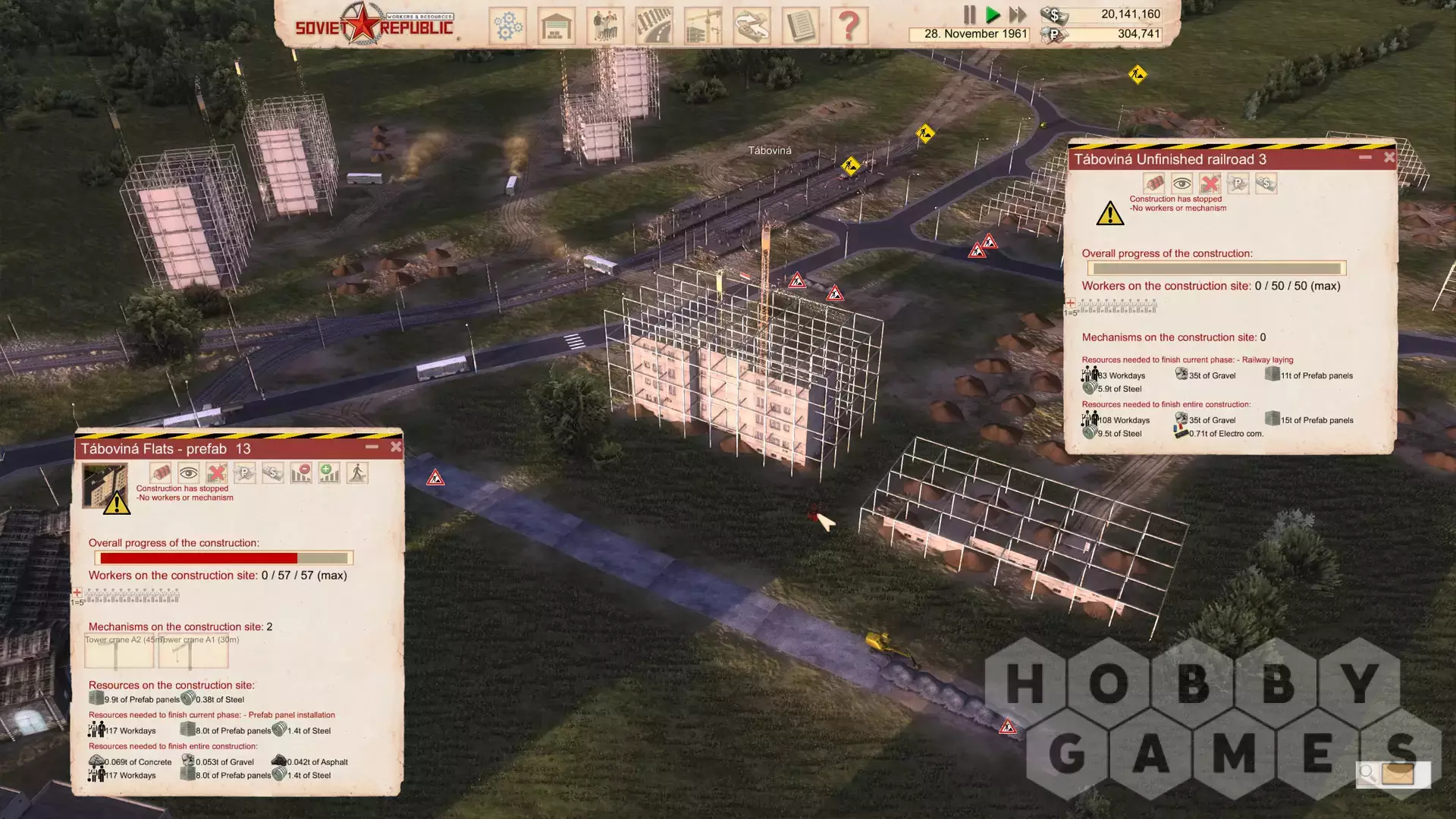The height and width of the screenshot is (819, 1456).
Task: Open the money exchange trade menu
Action: pyautogui.click(x=752, y=26)
